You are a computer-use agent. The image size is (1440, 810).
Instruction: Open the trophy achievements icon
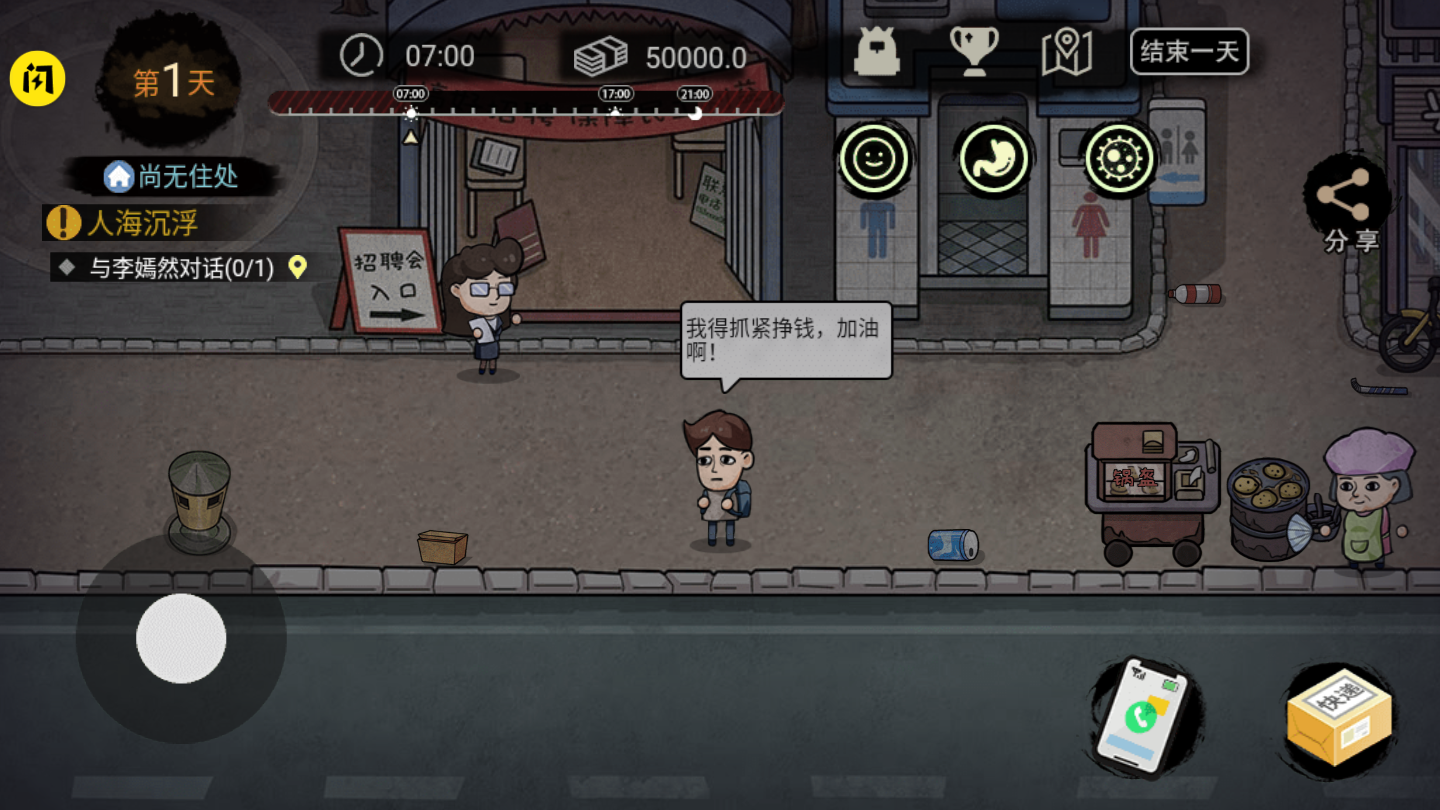click(x=974, y=52)
